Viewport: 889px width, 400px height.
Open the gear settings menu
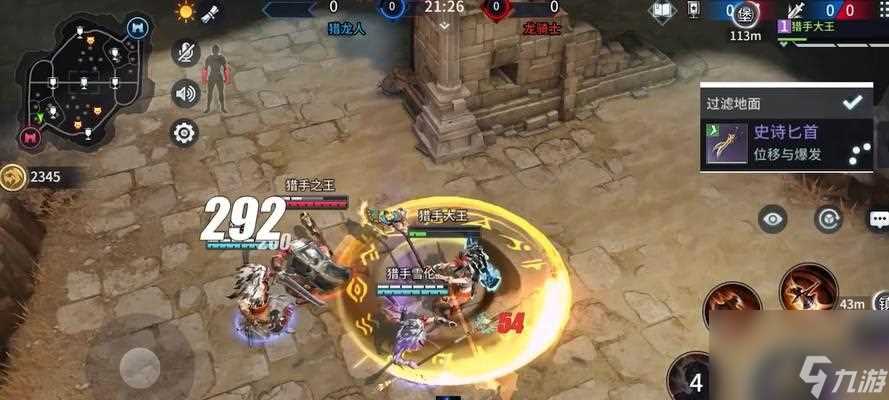click(185, 133)
